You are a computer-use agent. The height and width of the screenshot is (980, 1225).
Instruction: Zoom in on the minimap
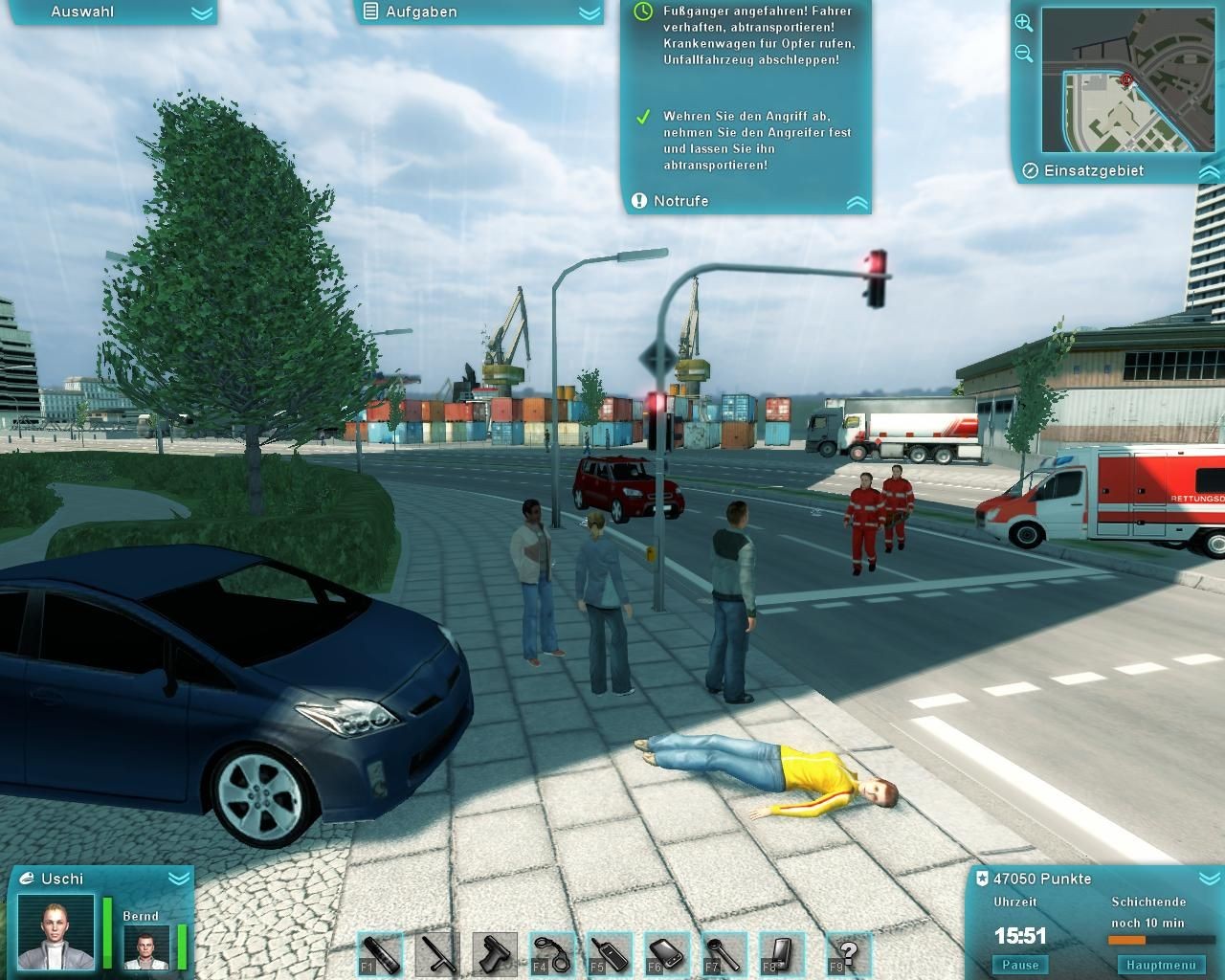tap(1023, 23)
